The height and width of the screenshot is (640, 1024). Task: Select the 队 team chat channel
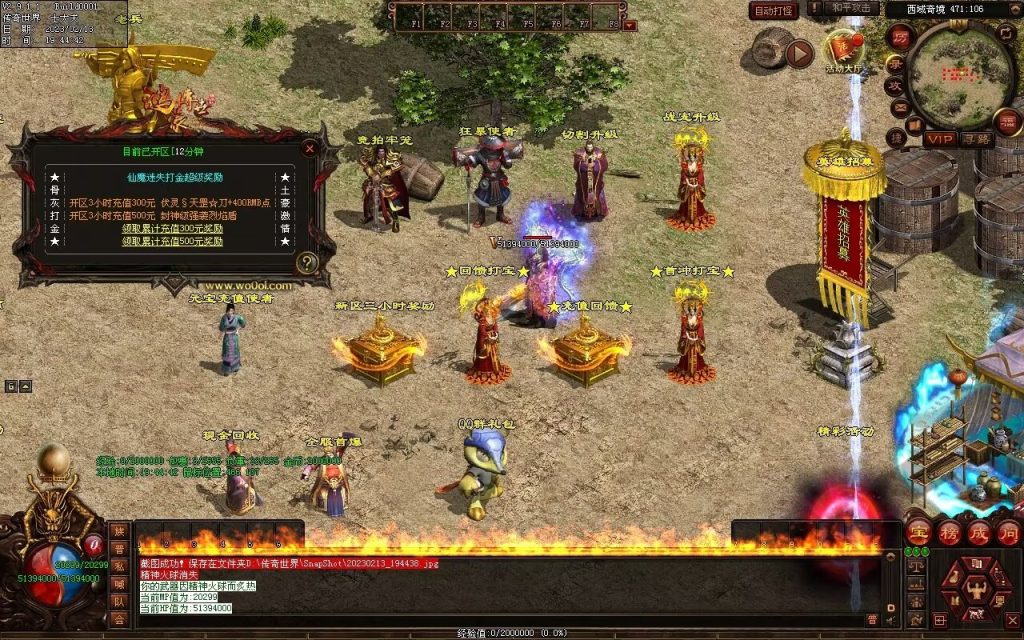pos(119,601)
